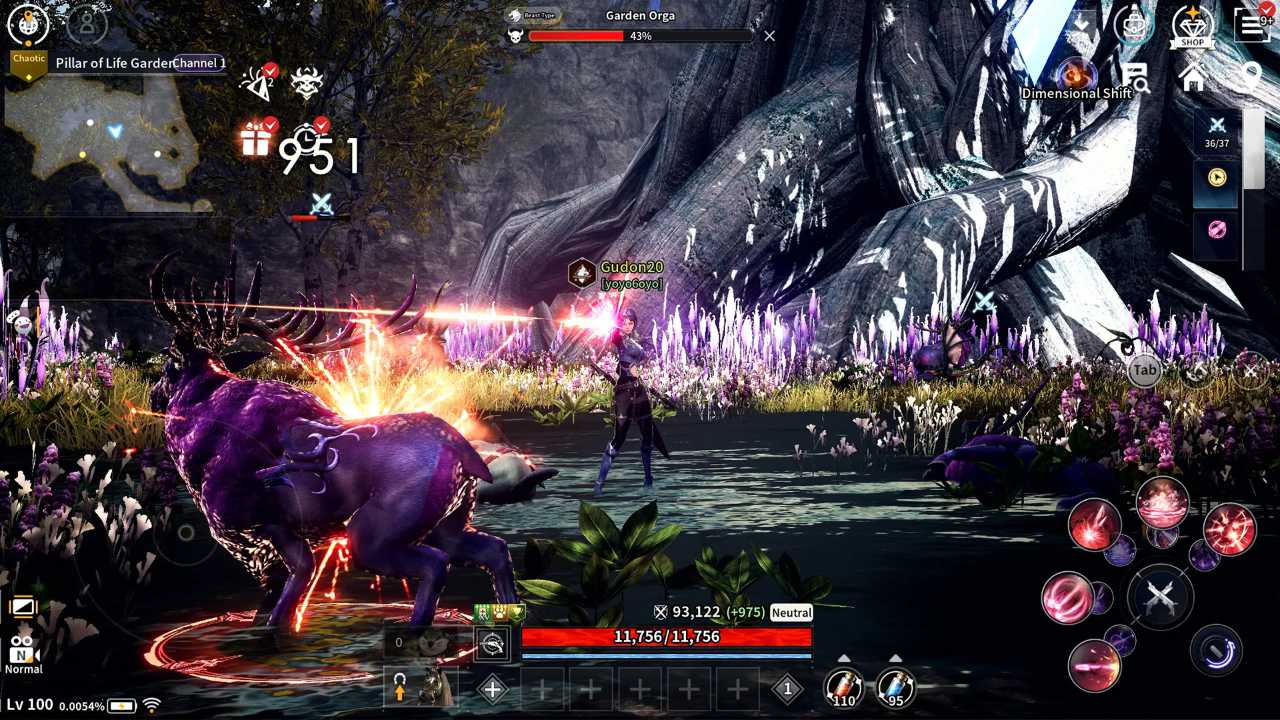Toggle the yellow auto-play quest button
The width and height of the screenshot is (1280, 720).
tap(1217, 177)
